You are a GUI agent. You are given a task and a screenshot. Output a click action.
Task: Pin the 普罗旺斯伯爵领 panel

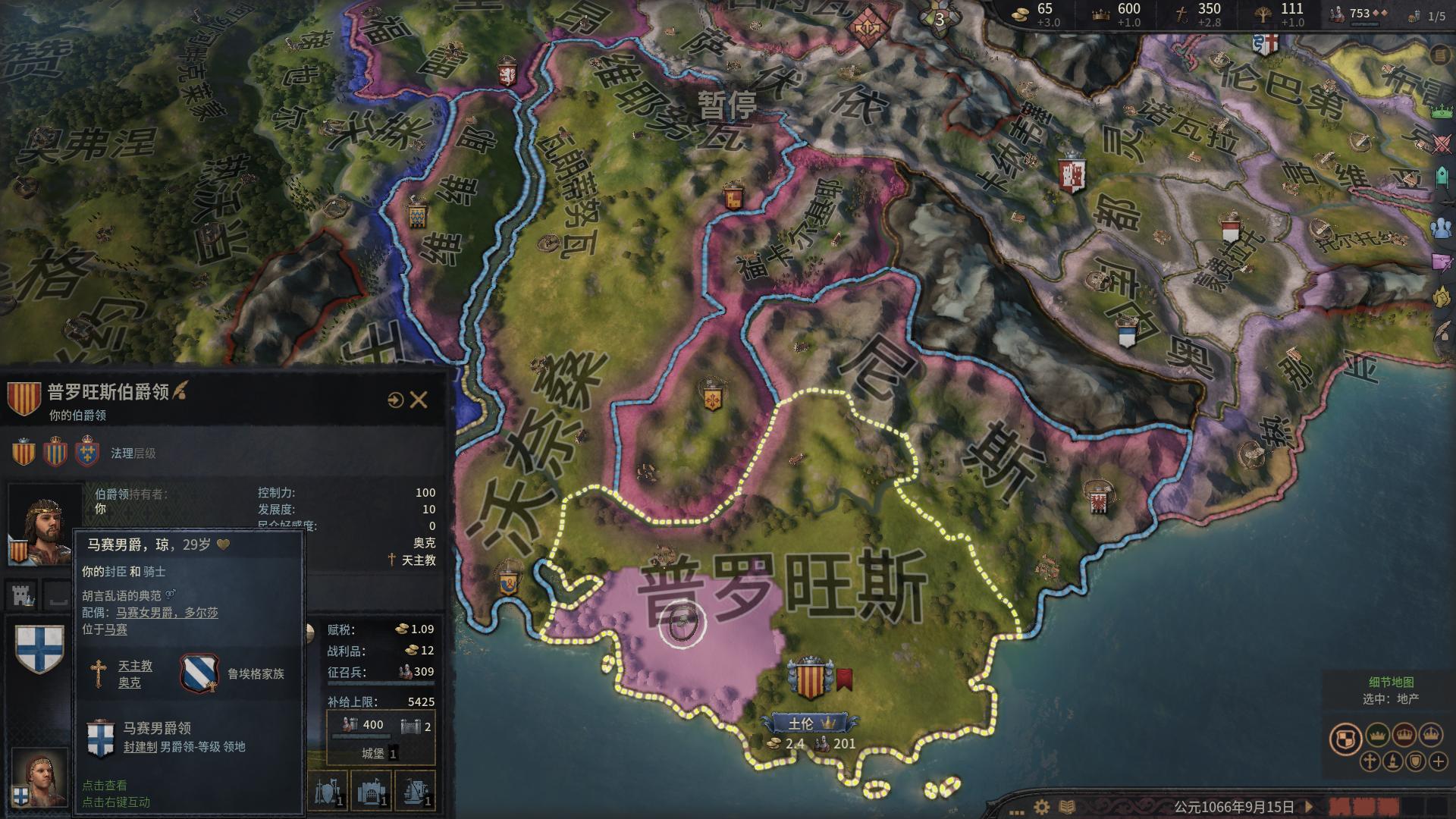tap(396, 400)
